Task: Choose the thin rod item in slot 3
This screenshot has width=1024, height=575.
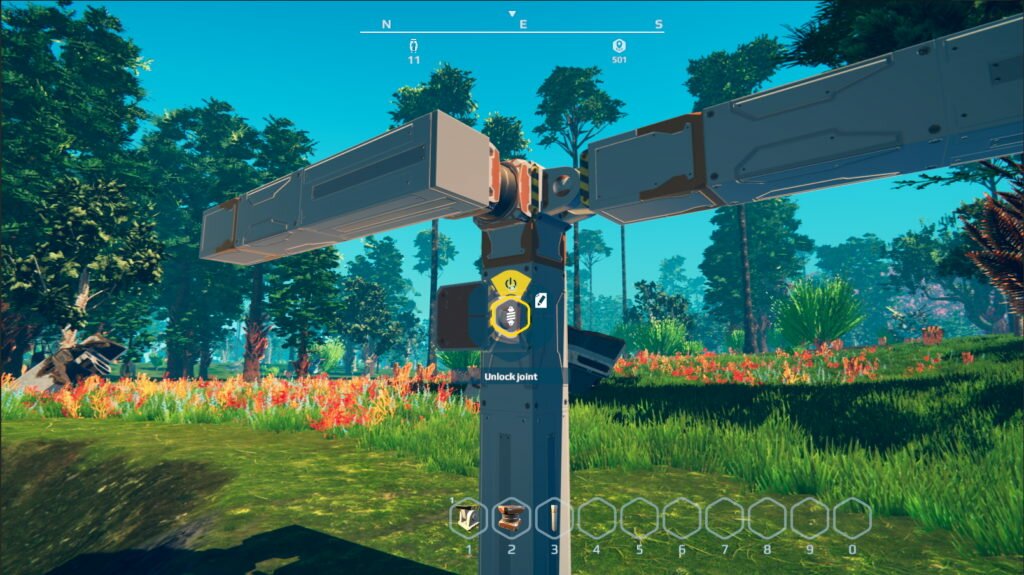Action: (x=553, y=518)
